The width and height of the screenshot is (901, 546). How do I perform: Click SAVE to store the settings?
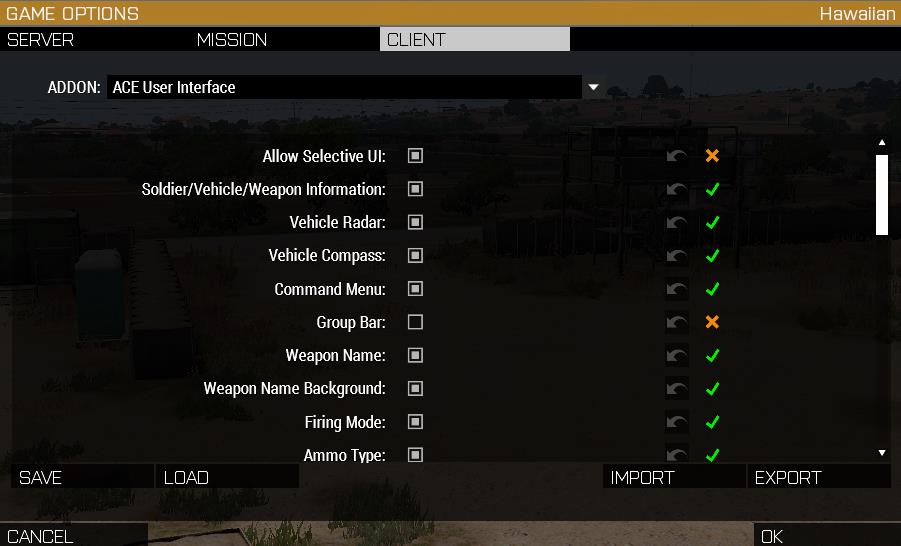pyautogui.click(x=41, y=478)
